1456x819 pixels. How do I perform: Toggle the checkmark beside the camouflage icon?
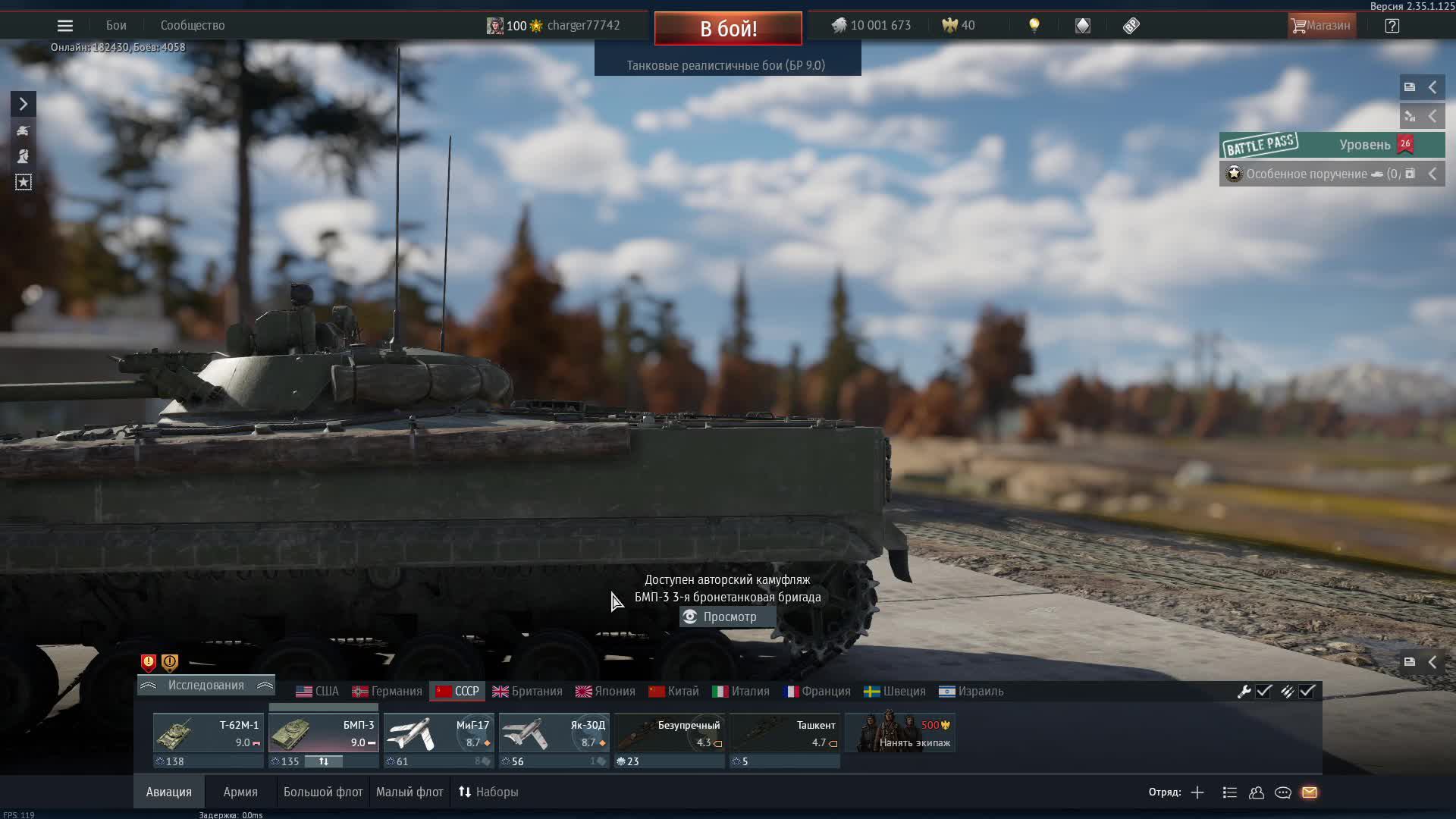click(x=1307, y=692)
